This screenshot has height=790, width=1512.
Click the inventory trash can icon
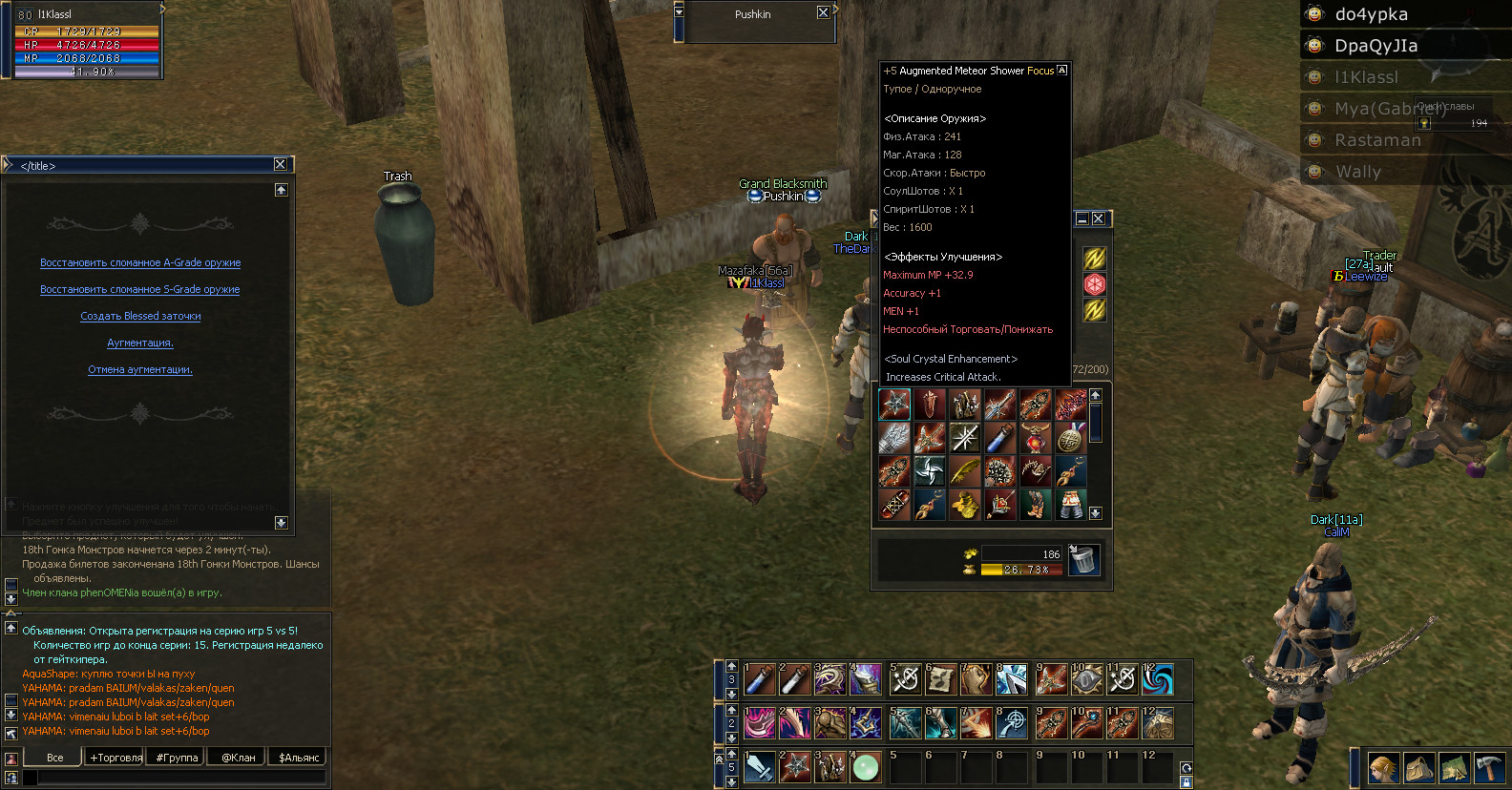(x=1083, y=560)
